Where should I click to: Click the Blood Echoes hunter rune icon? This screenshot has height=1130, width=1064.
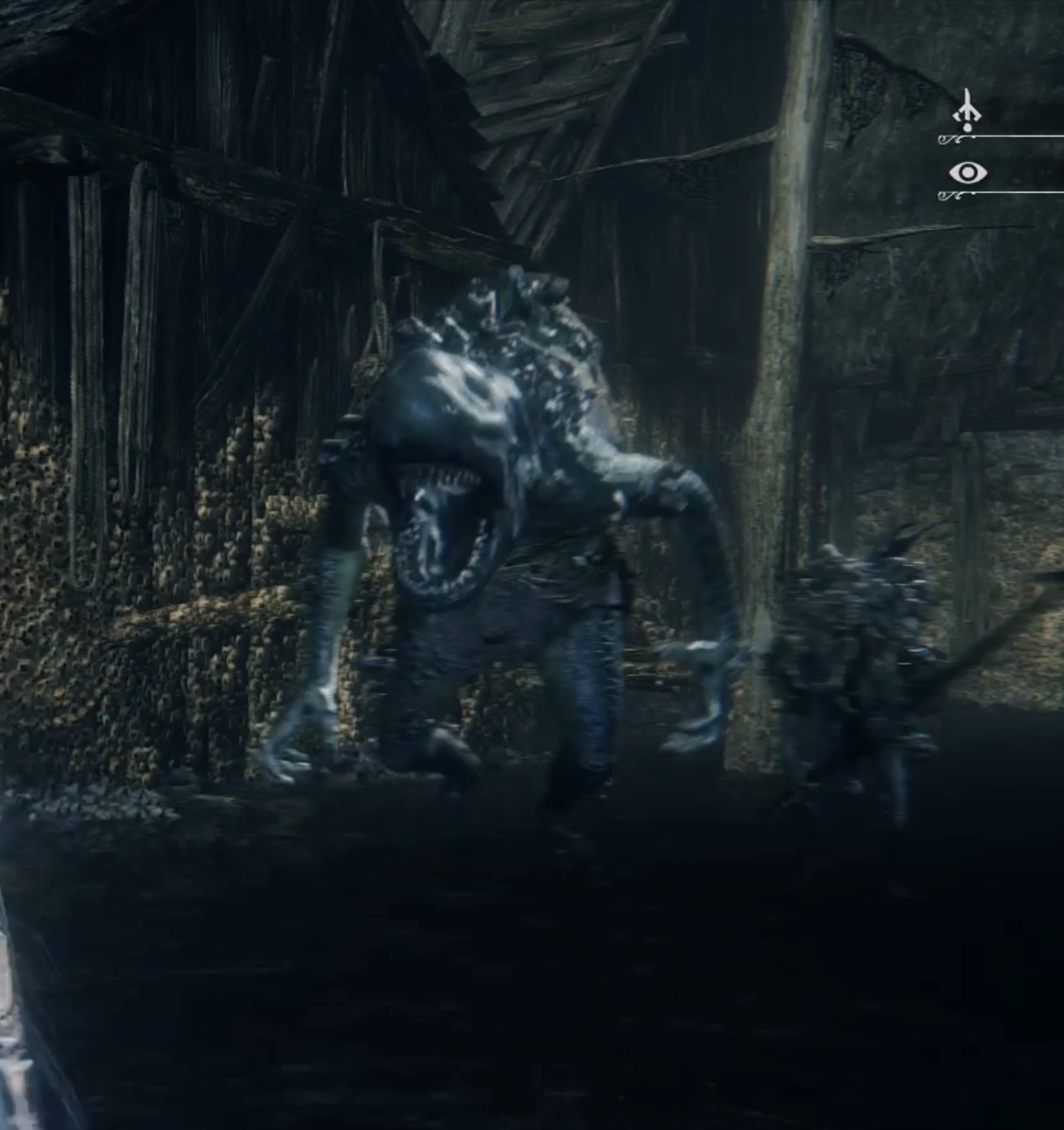click(x=968, y=112)
